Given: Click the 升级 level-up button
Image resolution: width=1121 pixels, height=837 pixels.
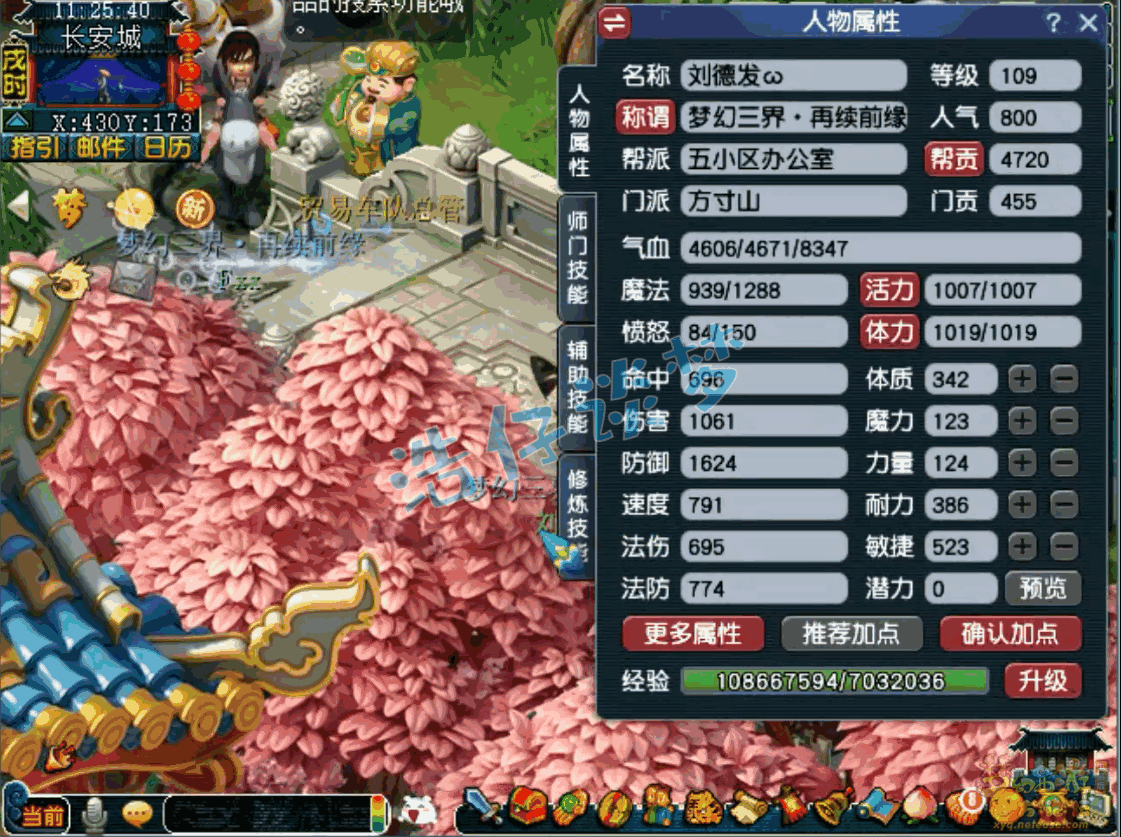Looking at the screenshot, I should tap(1042, 681).
